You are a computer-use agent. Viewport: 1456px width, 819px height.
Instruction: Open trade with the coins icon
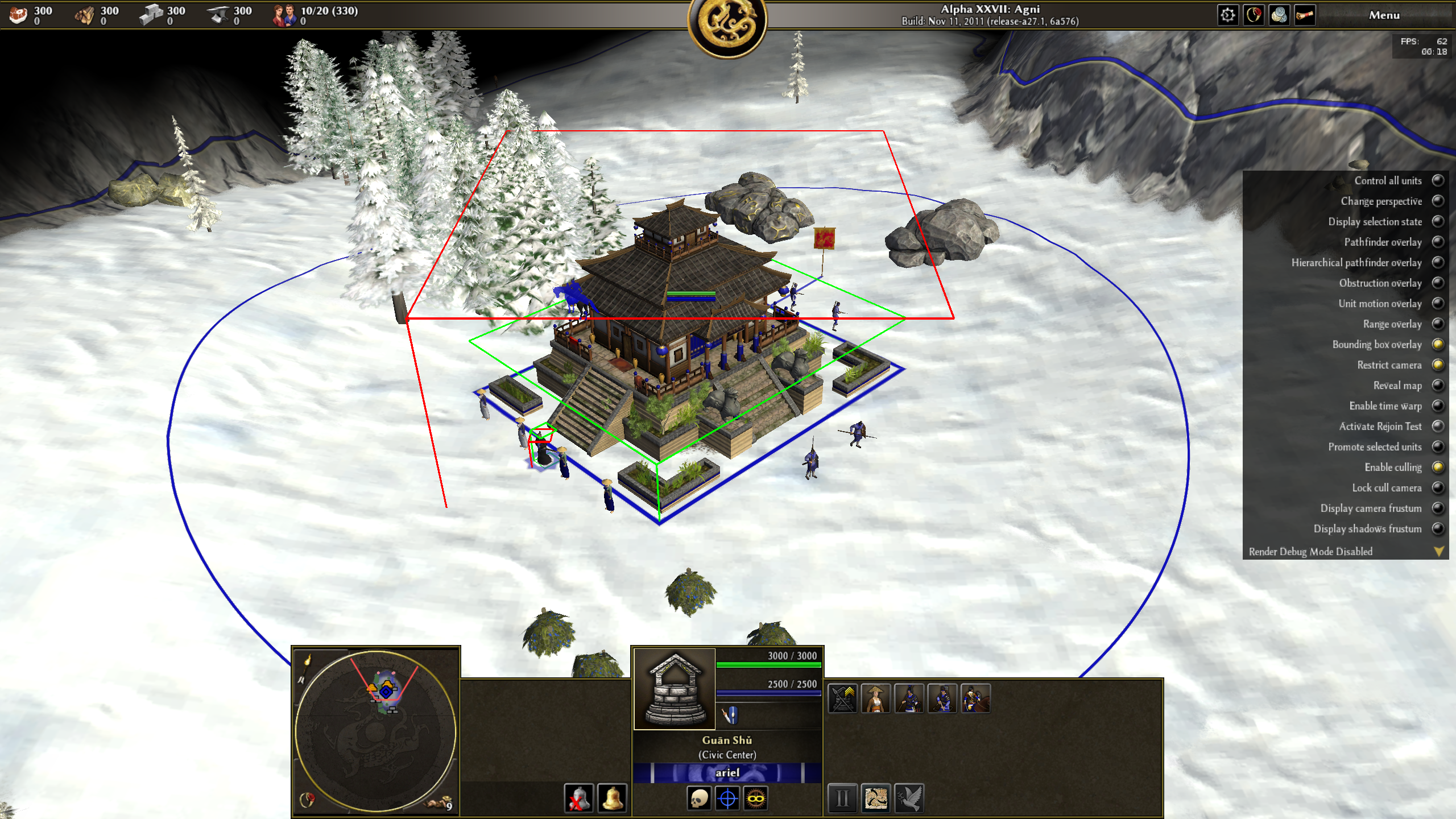1279,15
